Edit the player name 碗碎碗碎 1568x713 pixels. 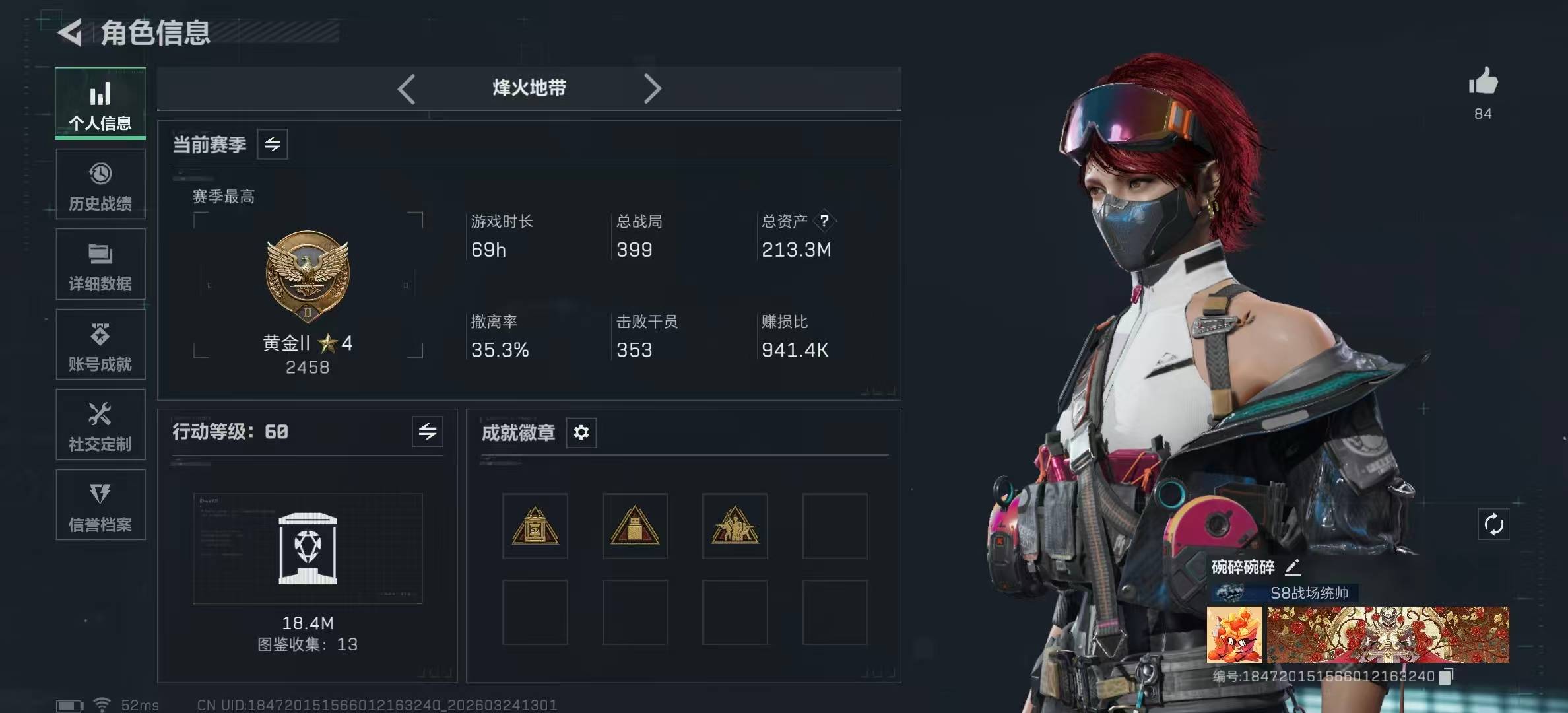tap(1292, 566)
